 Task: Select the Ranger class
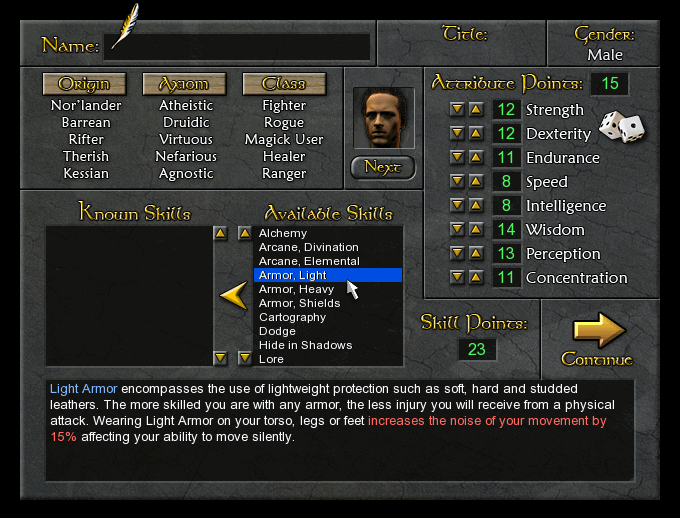[284, 173]
